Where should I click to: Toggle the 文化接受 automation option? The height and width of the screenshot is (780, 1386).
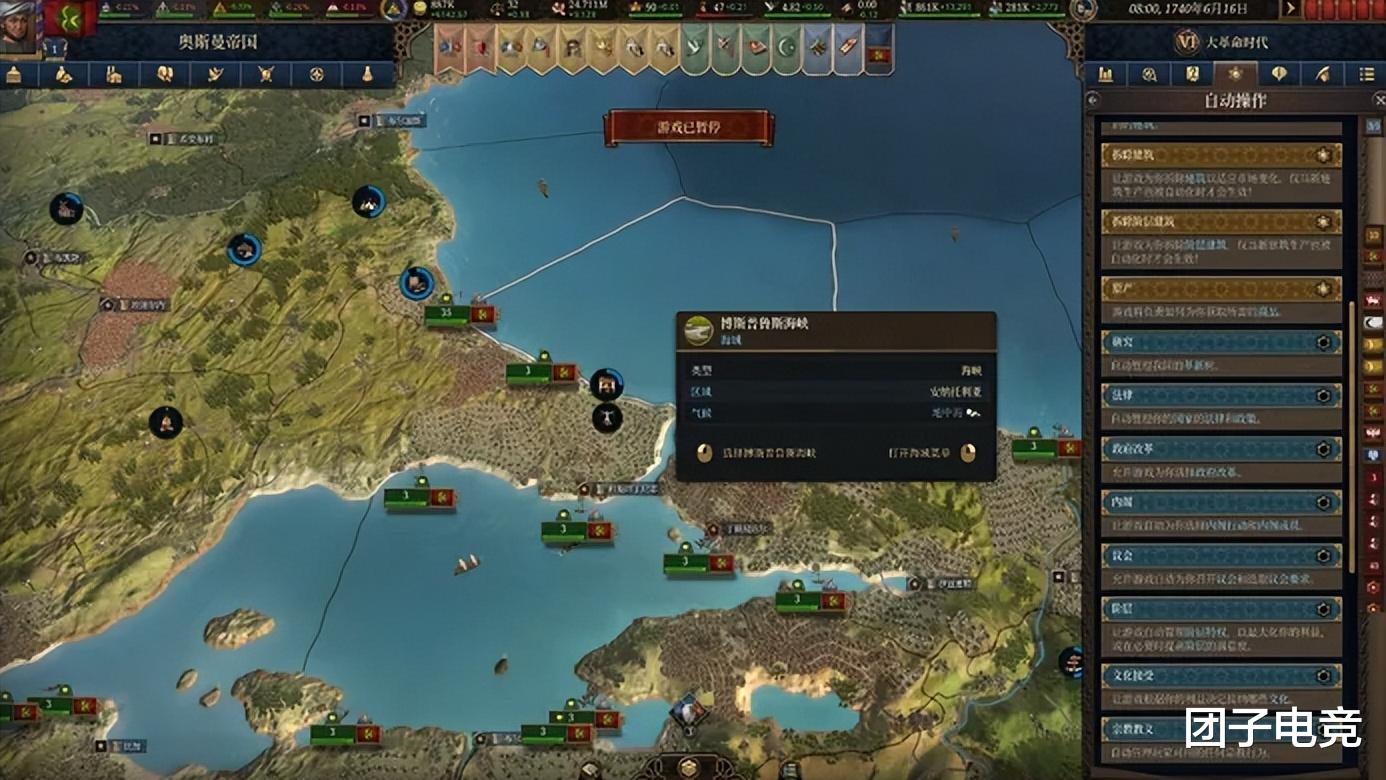[x=1324, y=676]
